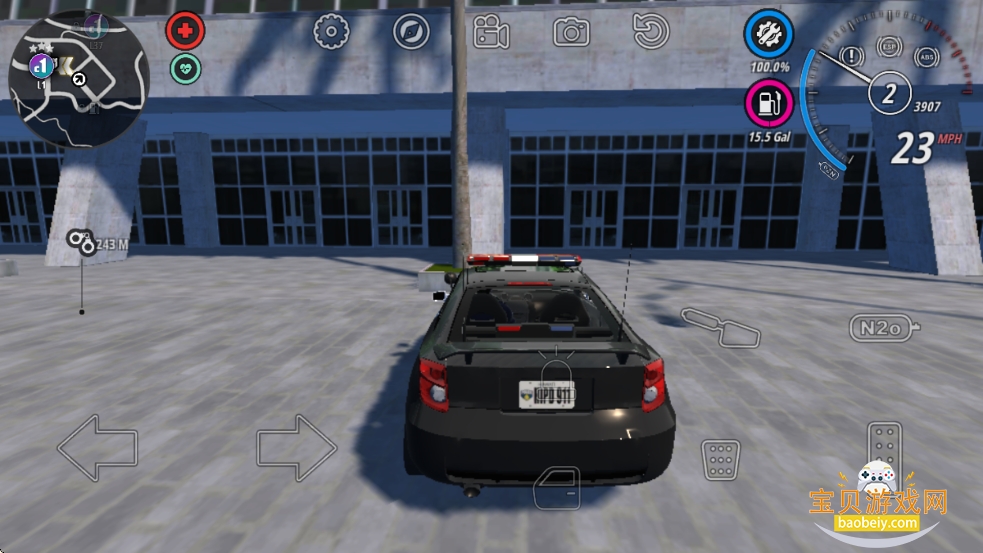
Task: Tap the green heartbeat icon
Action: 185,68
